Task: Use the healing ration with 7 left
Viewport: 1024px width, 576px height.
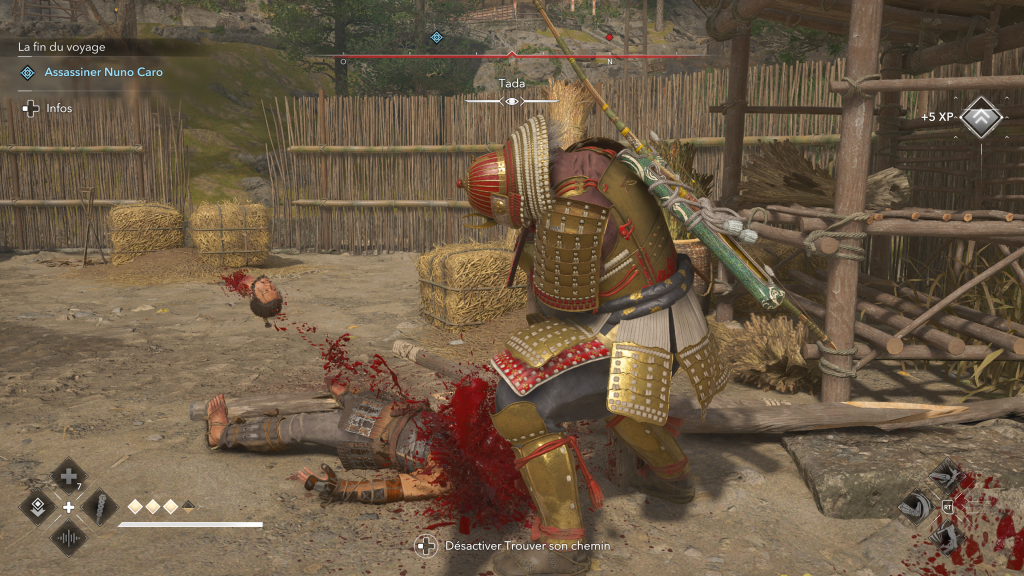Action: pos(68,476)
